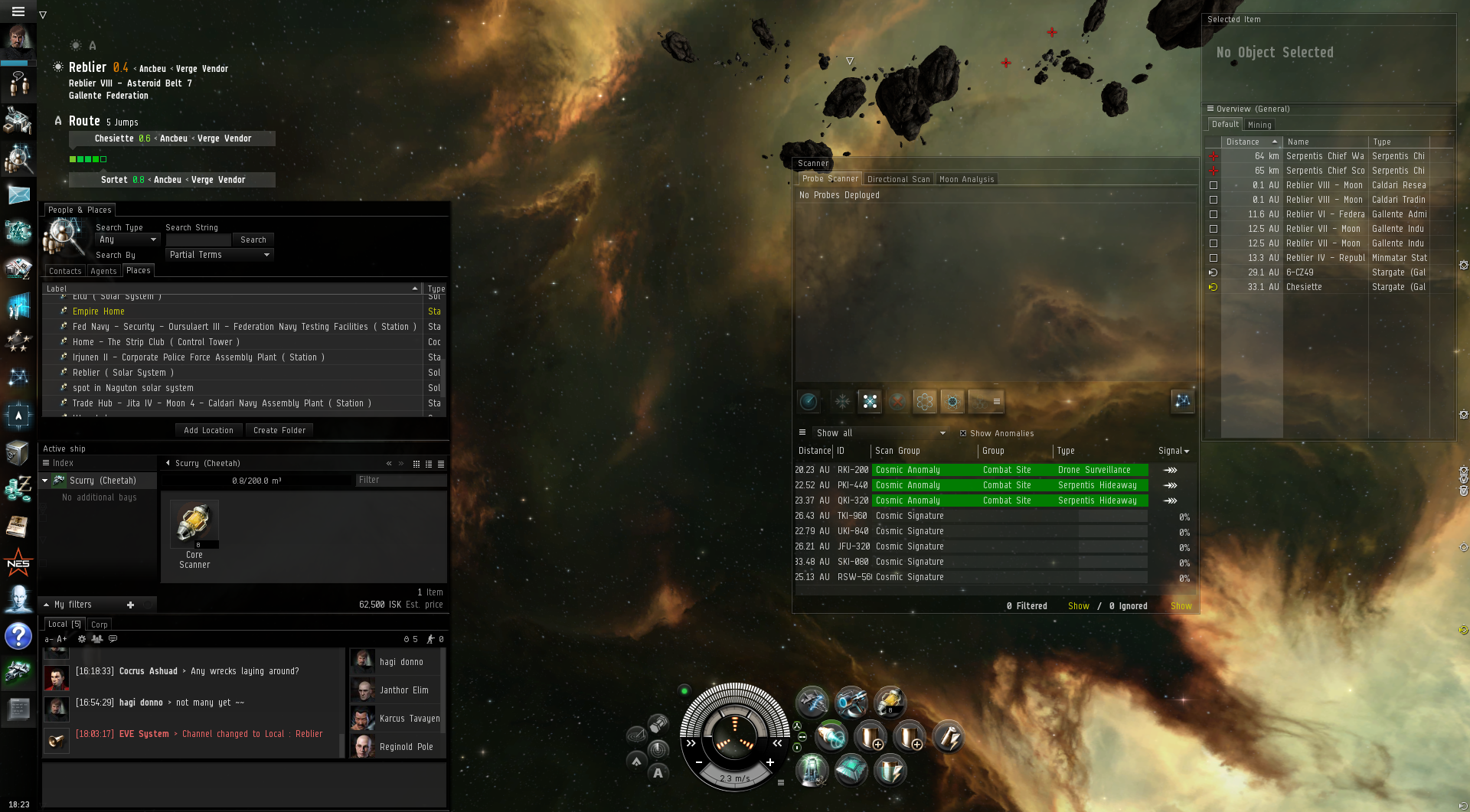Open the Agents tab

(x=103, y=271)
